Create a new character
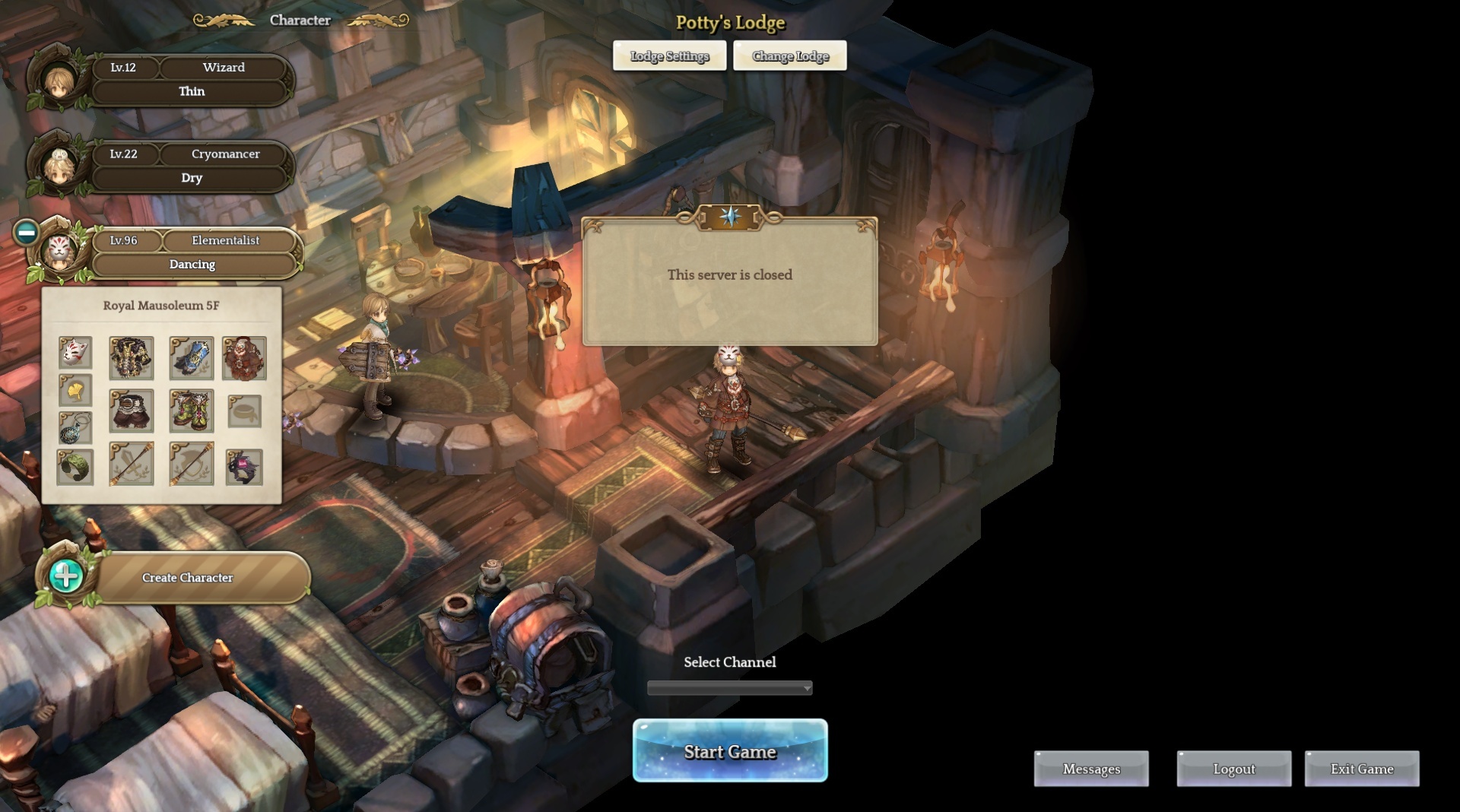 coord(186,578)
